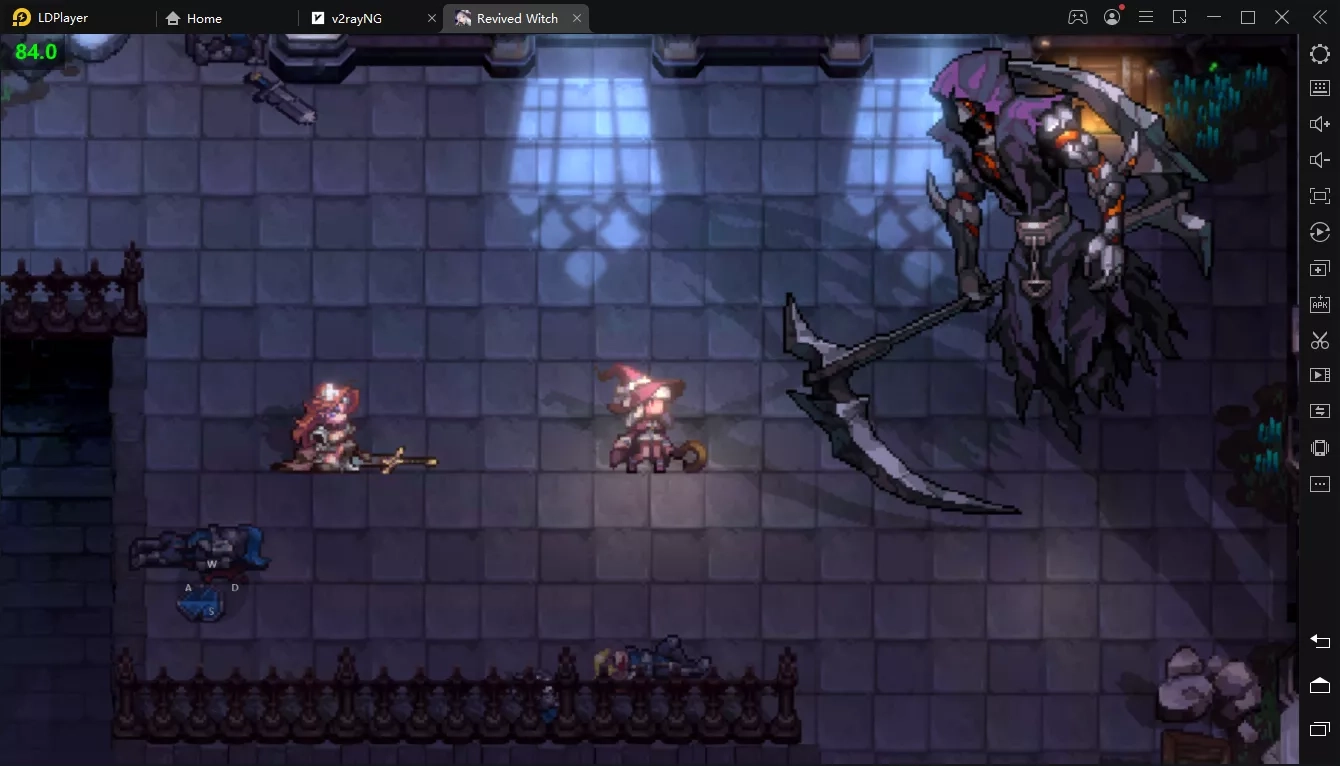Toggle the synchronizer tool
1340x766 pixels.
pyautogui.click(x=1320, y=410)
